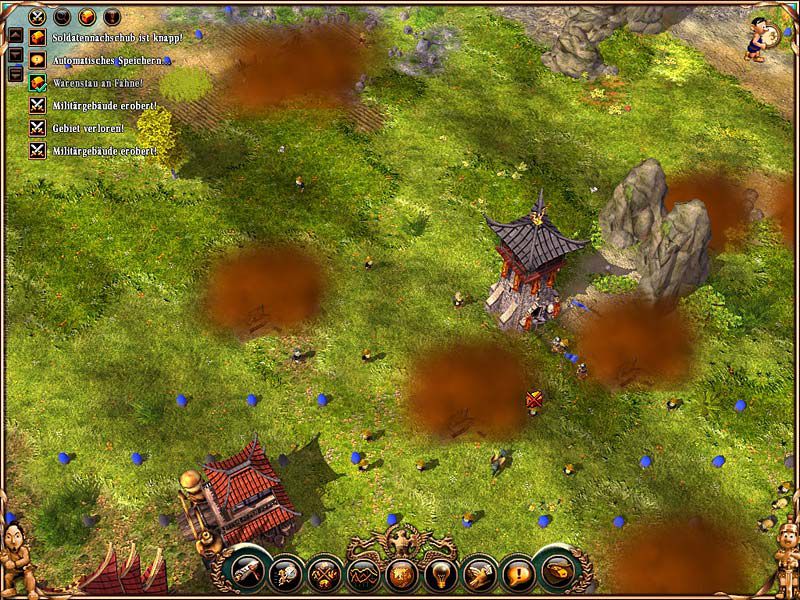Toggle the round treasure chest message filter
Image resolution: width=800 pixels, height=600 pixels.
[87, 16]
